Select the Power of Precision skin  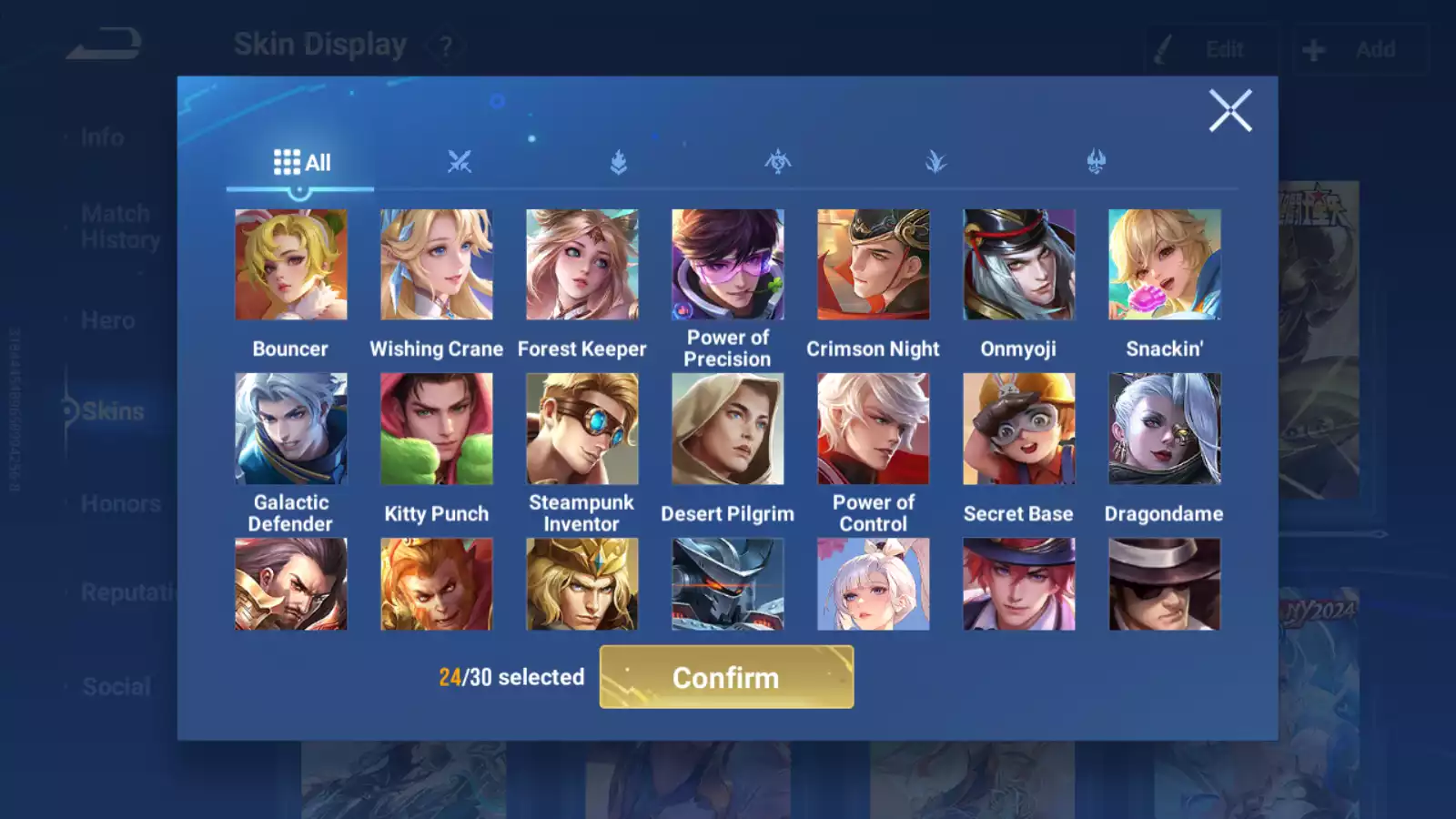point(727,265)
